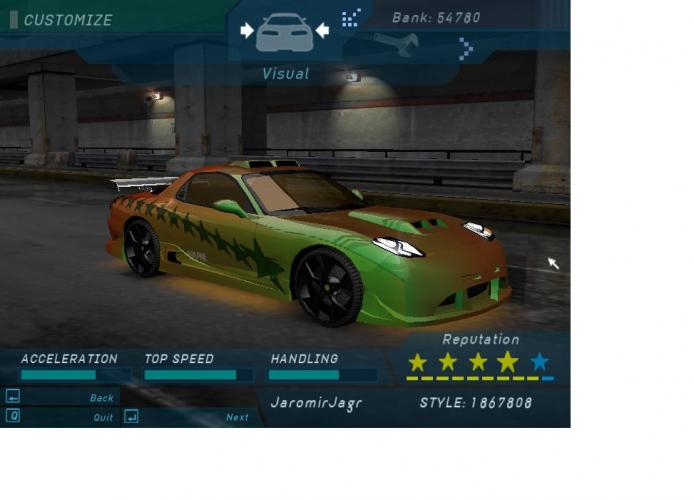Click the dotted right chevron arrow
The height and width of the screenshot is (500, 694).
[x=465, y=46]
